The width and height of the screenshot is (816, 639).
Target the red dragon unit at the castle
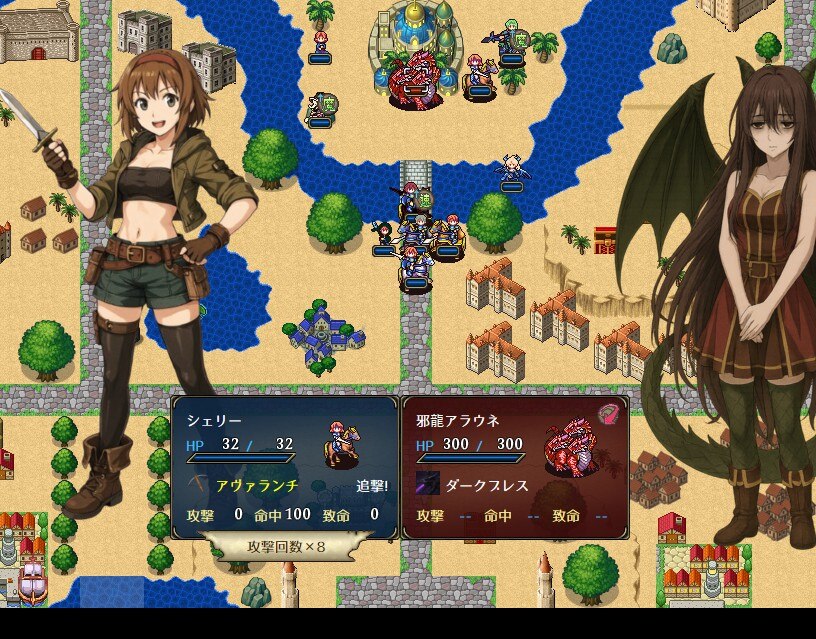(412, 72)
